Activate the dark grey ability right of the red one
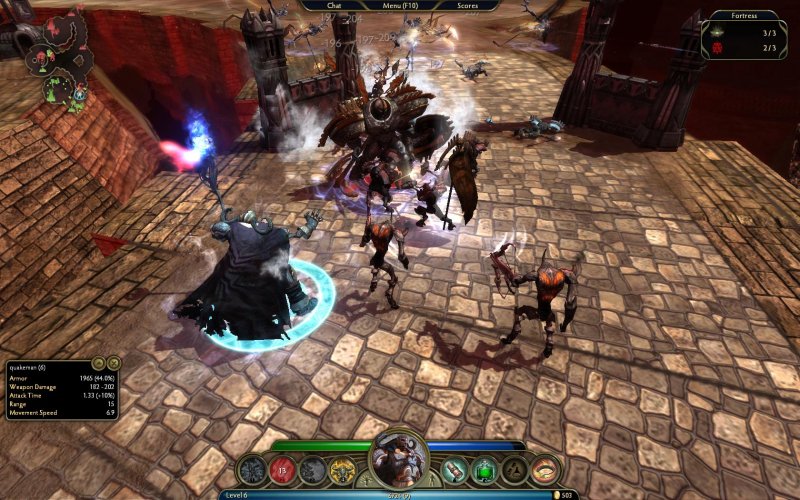 click(x=313, y=470)
